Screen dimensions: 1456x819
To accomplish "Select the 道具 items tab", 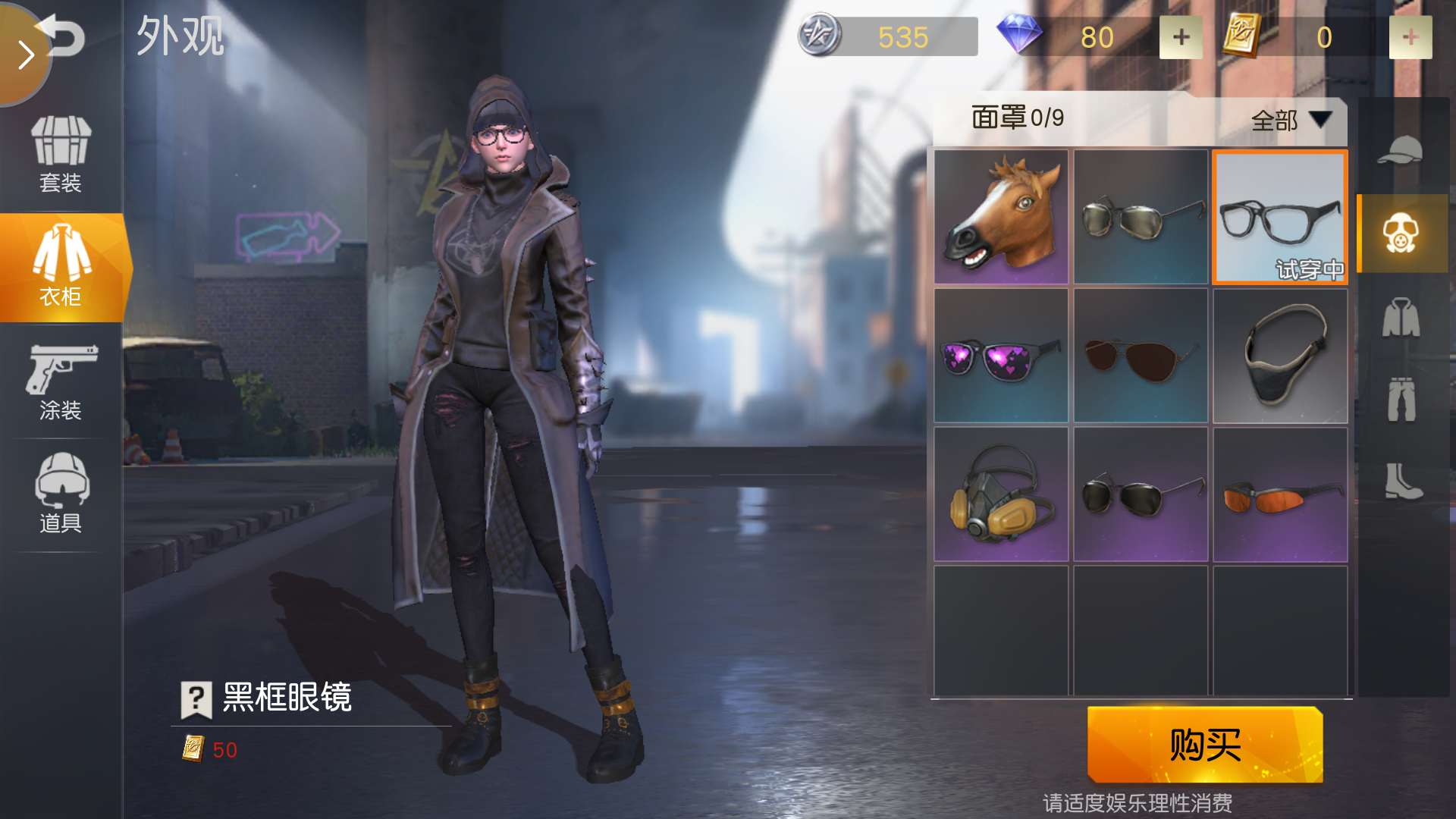I will point(61,494).
